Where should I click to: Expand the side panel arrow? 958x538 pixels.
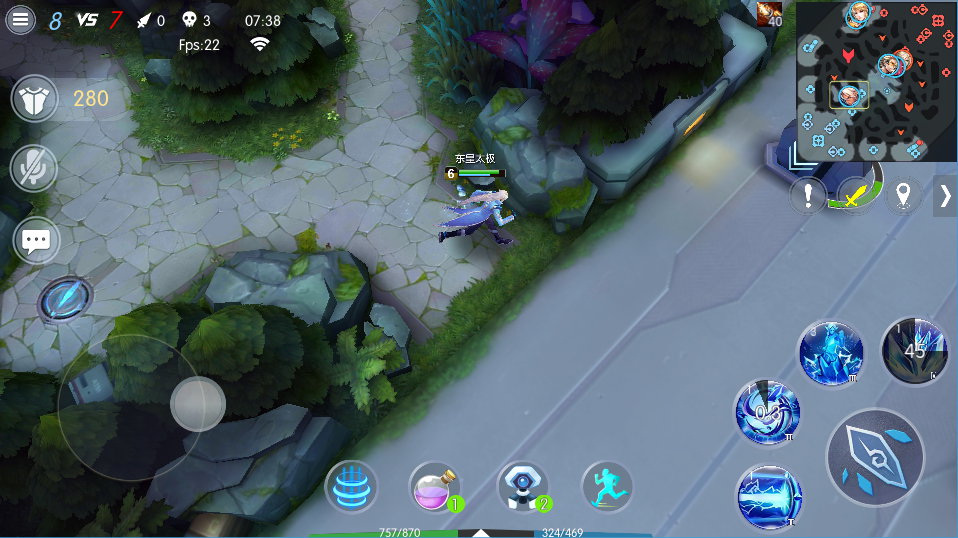[x=945, y=196]
